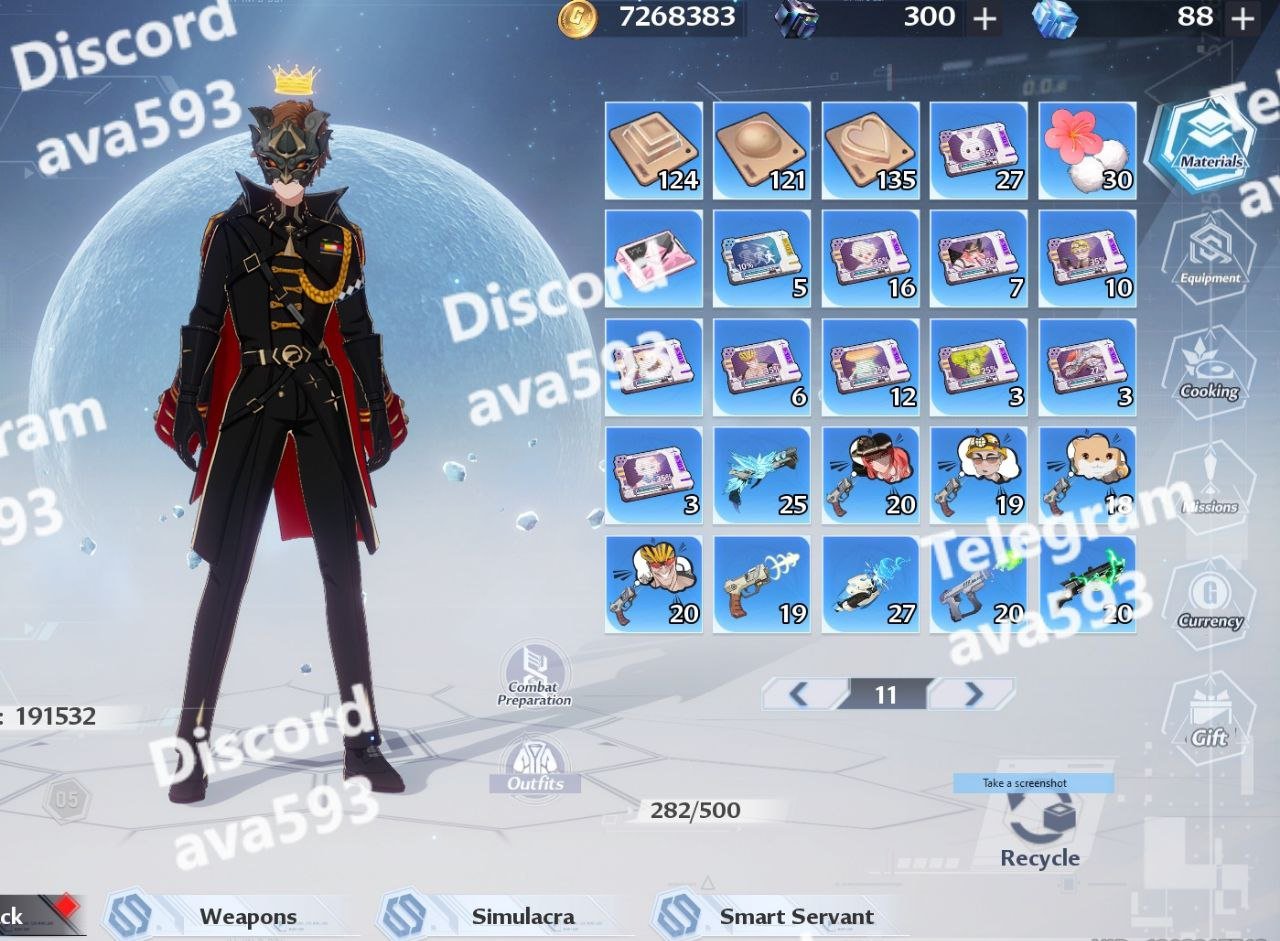1280x941 pixels.
Task: Go to the next inventory page
Action: [x=972, y=694]
